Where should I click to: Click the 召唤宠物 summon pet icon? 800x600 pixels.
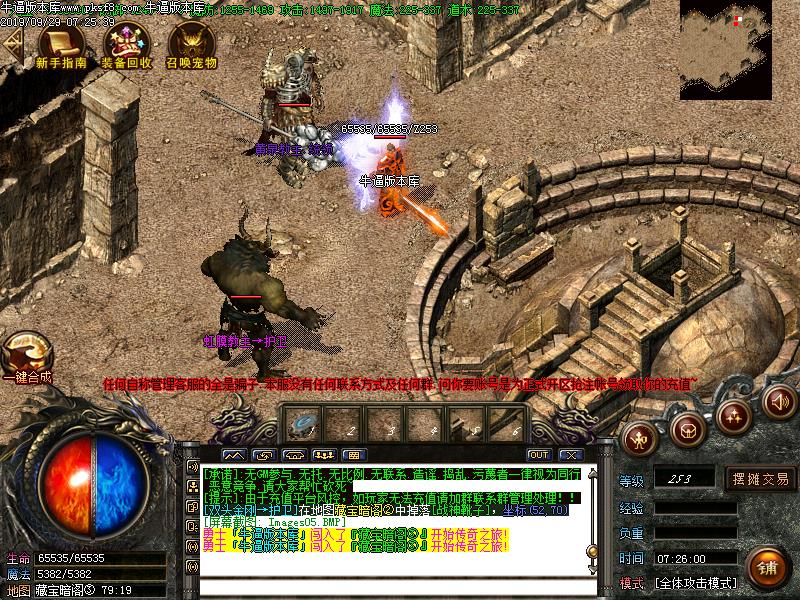click(191, 45)
